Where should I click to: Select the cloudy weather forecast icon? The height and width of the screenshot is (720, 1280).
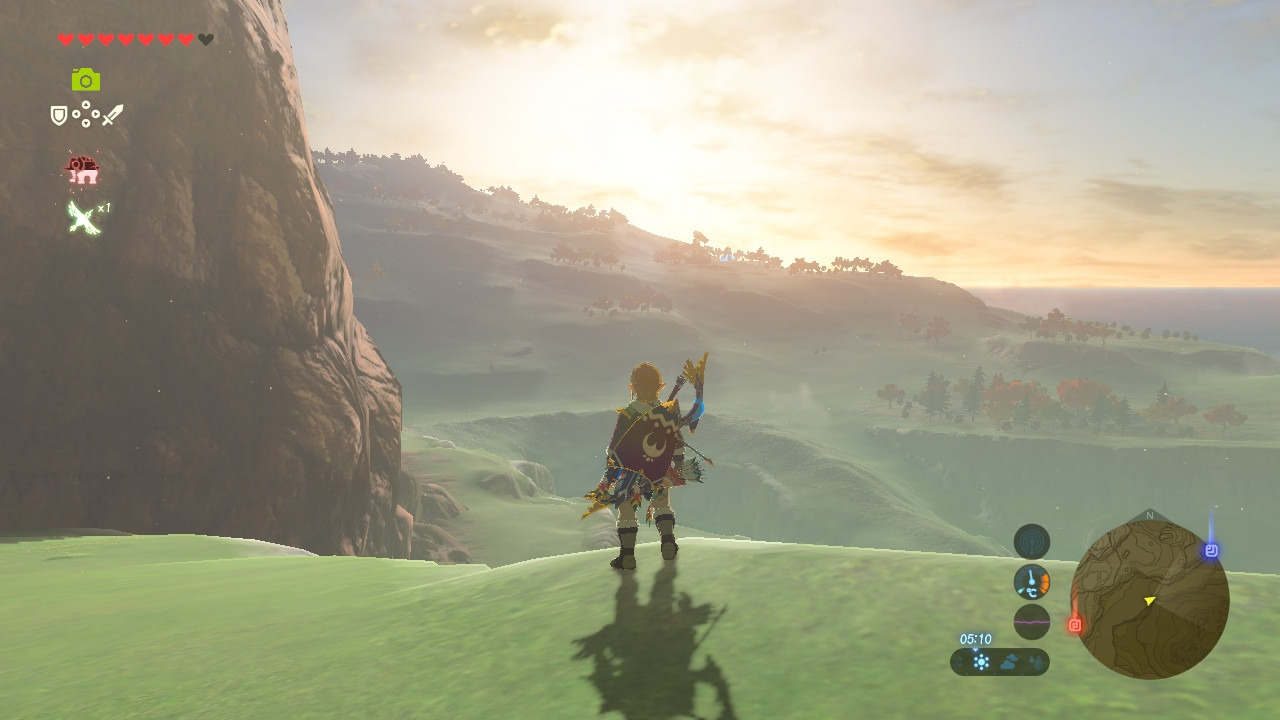(x=1008, y=662)
